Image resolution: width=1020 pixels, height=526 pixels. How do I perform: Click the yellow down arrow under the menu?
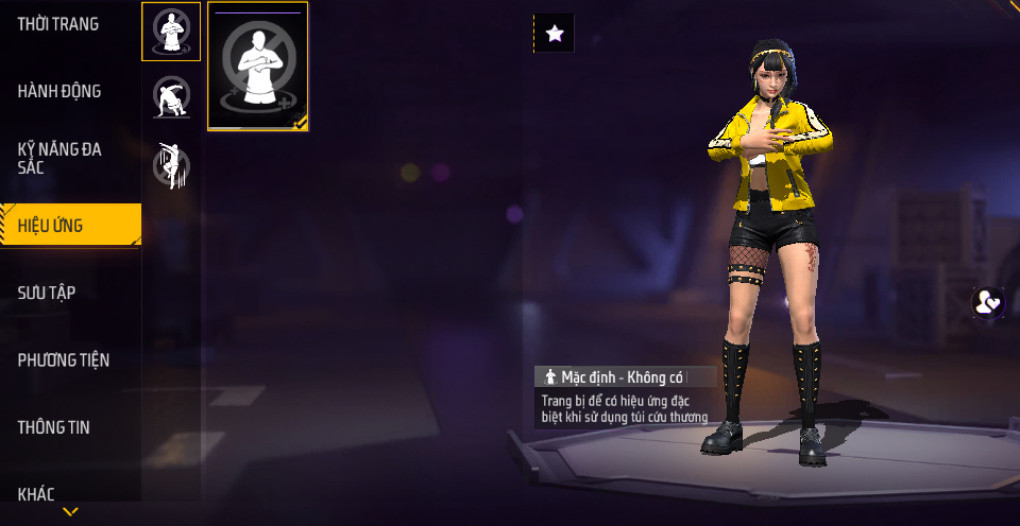coord(70,512)
